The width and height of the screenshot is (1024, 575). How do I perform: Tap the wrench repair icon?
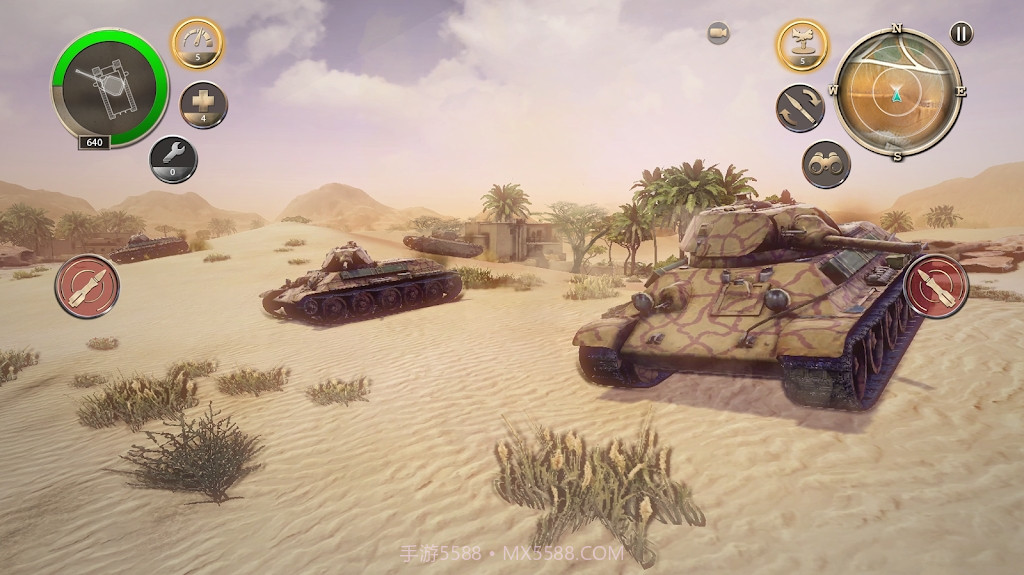click(173, 159)
